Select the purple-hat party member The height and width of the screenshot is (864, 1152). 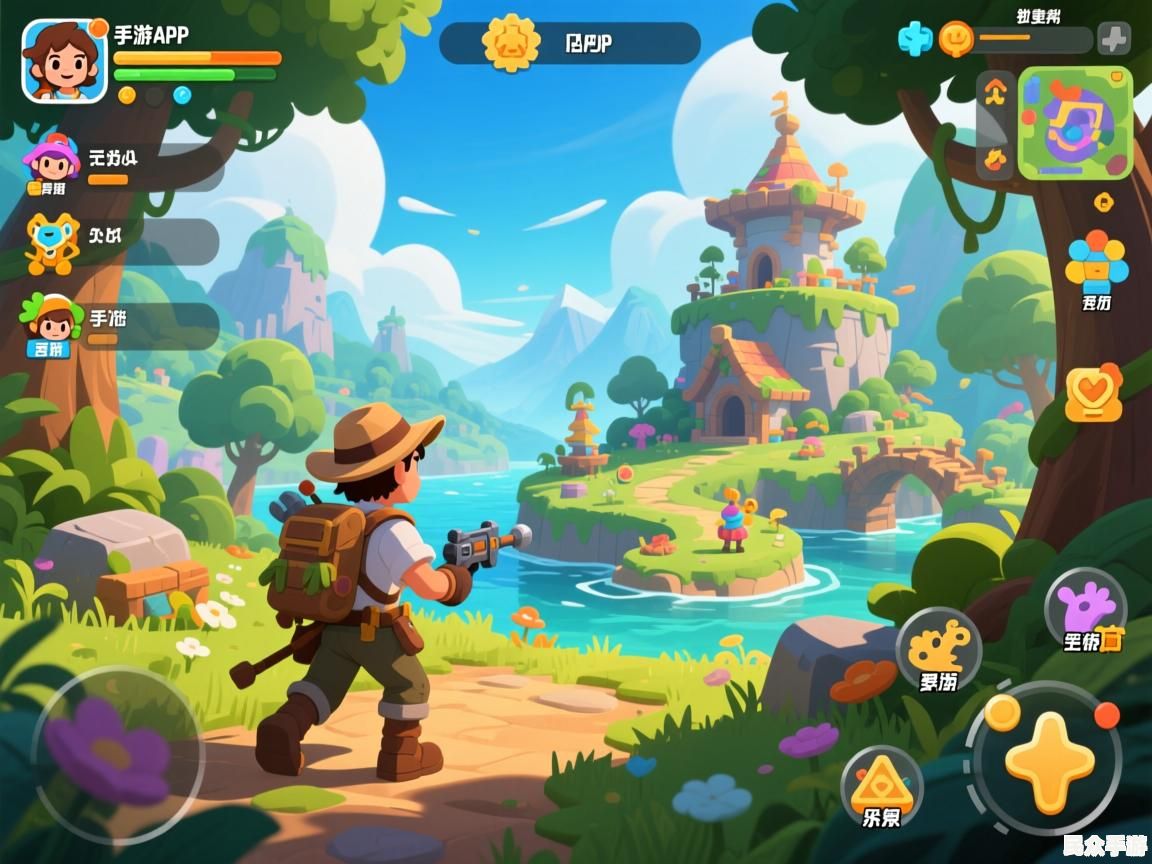[52, 162]
